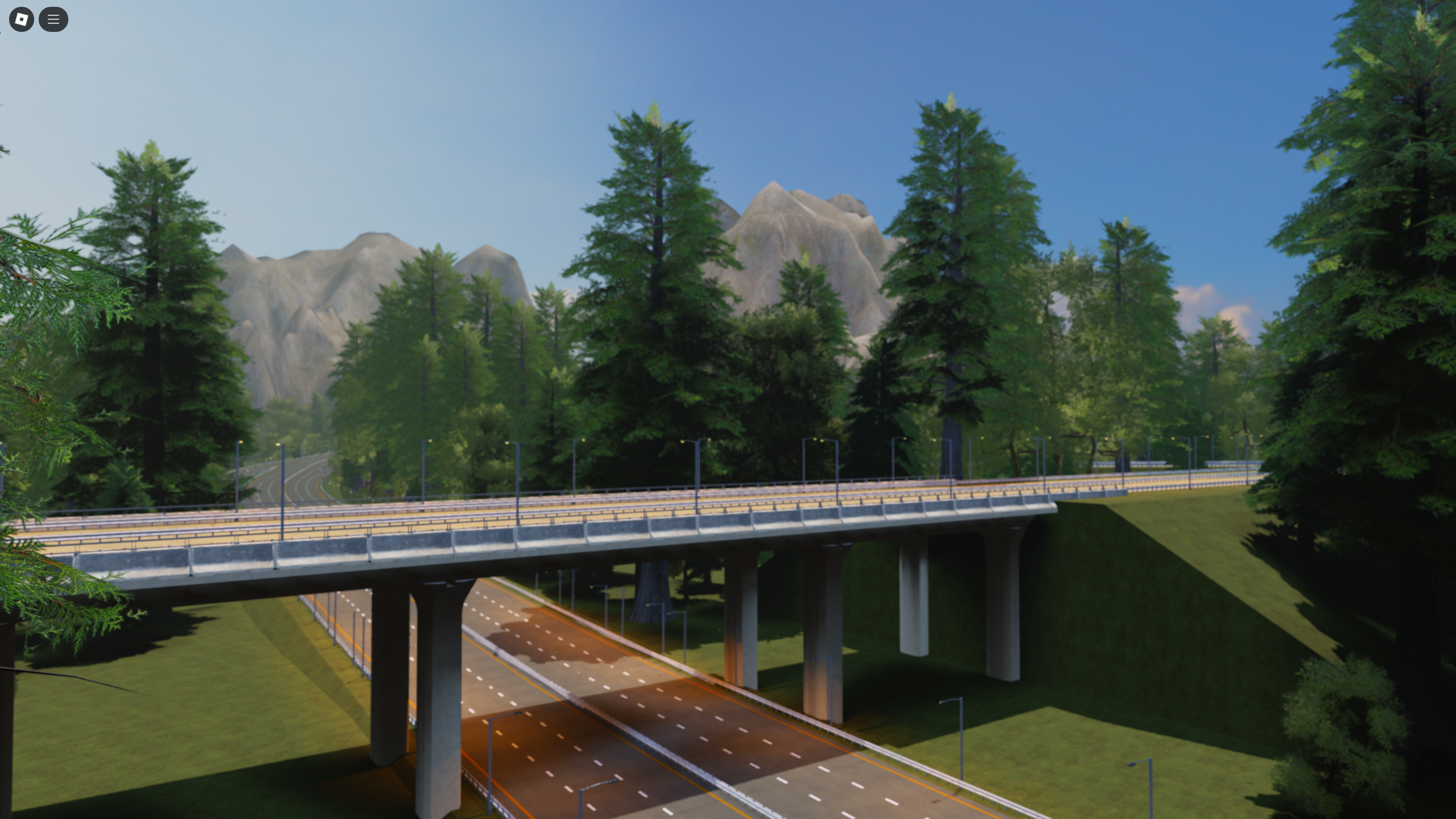Click the dark circular Roblox button
The width and height of the screenshot is (1456, 819).
click(21, 19)
